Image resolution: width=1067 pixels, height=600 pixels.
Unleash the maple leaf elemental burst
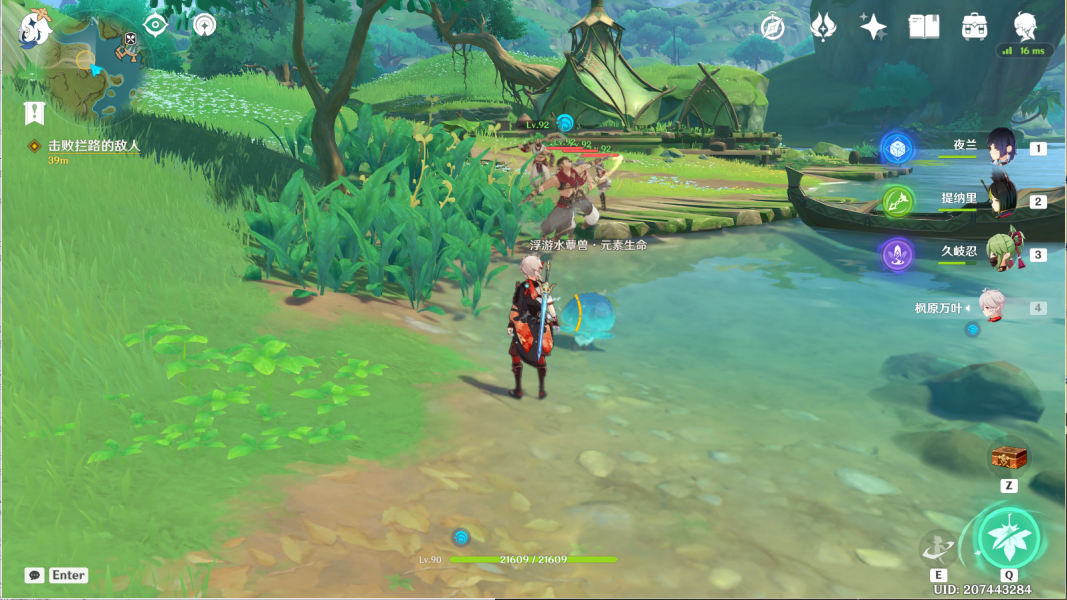pyautogui.click(x=1008, y=537)
